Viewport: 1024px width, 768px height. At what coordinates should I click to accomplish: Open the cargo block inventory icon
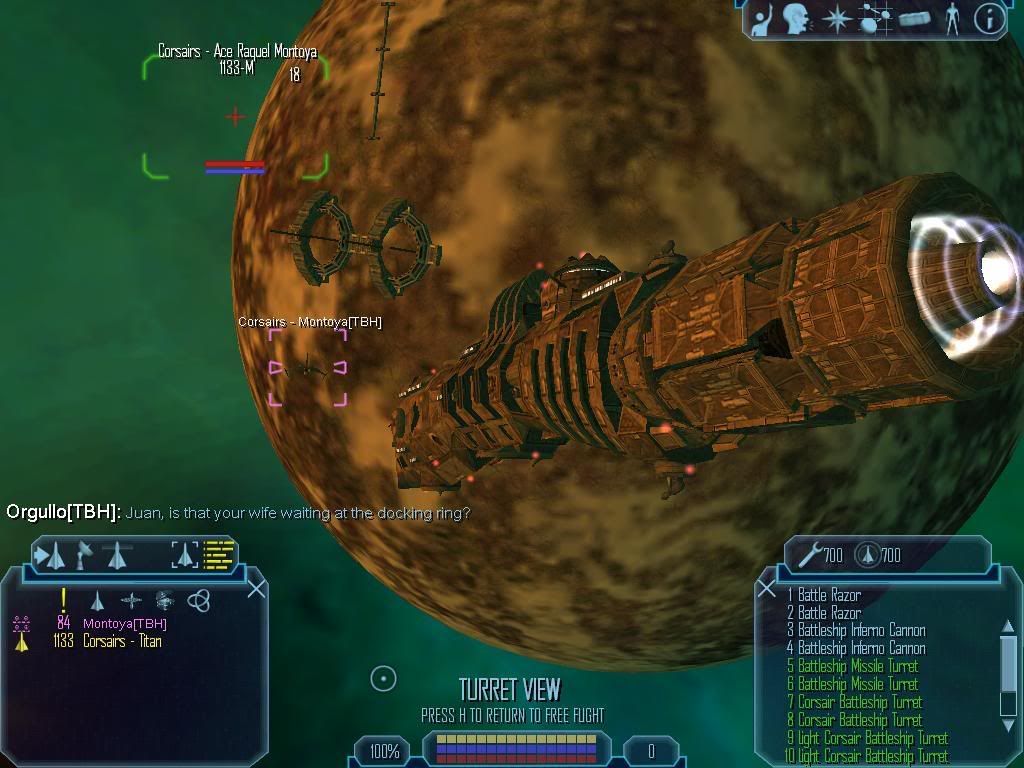pyautogui.click(x=914, y=18)
